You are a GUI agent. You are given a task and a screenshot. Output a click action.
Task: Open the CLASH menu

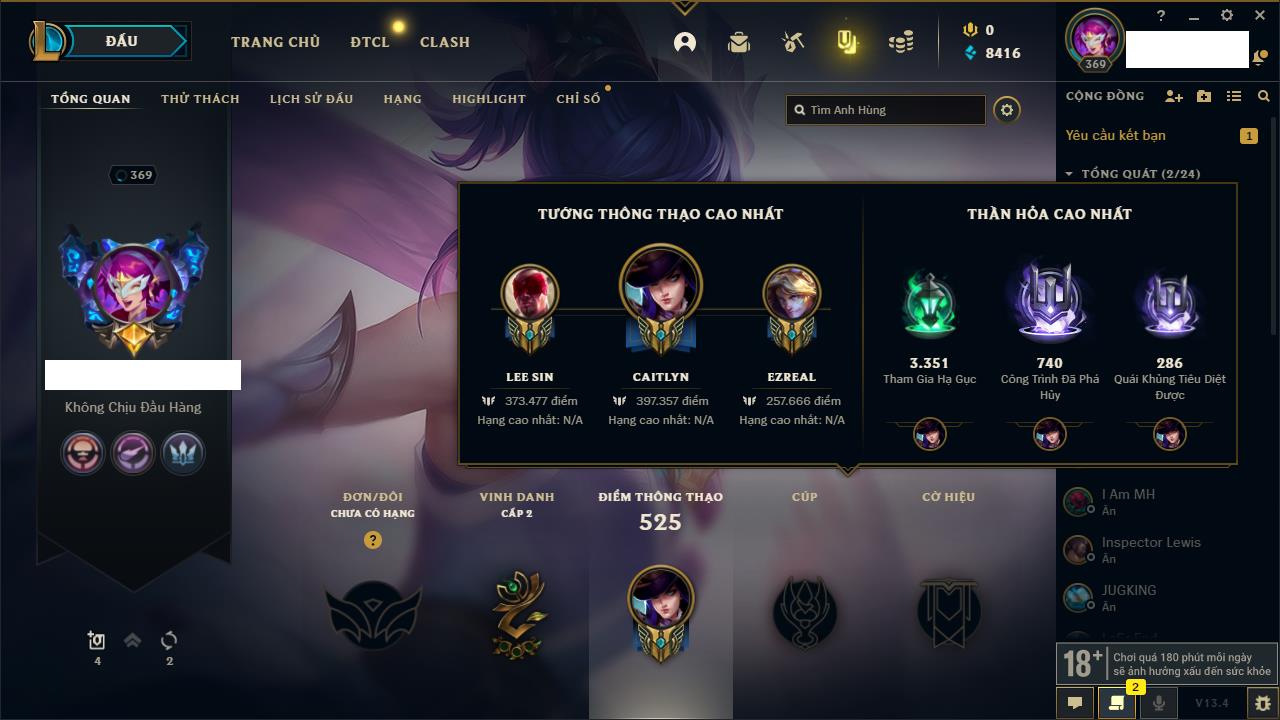point(444,42)
